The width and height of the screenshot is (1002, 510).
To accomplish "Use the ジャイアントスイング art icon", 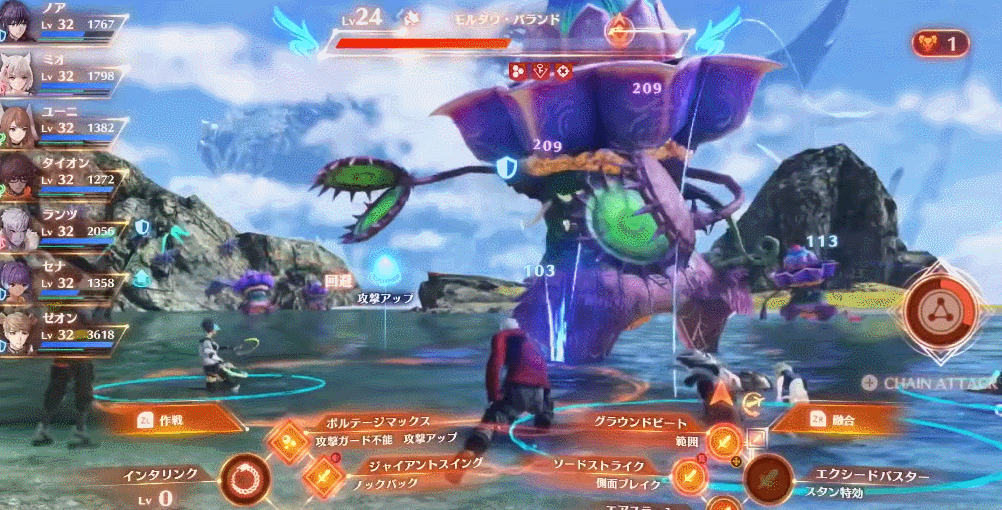I will click(x=322, y=477).
